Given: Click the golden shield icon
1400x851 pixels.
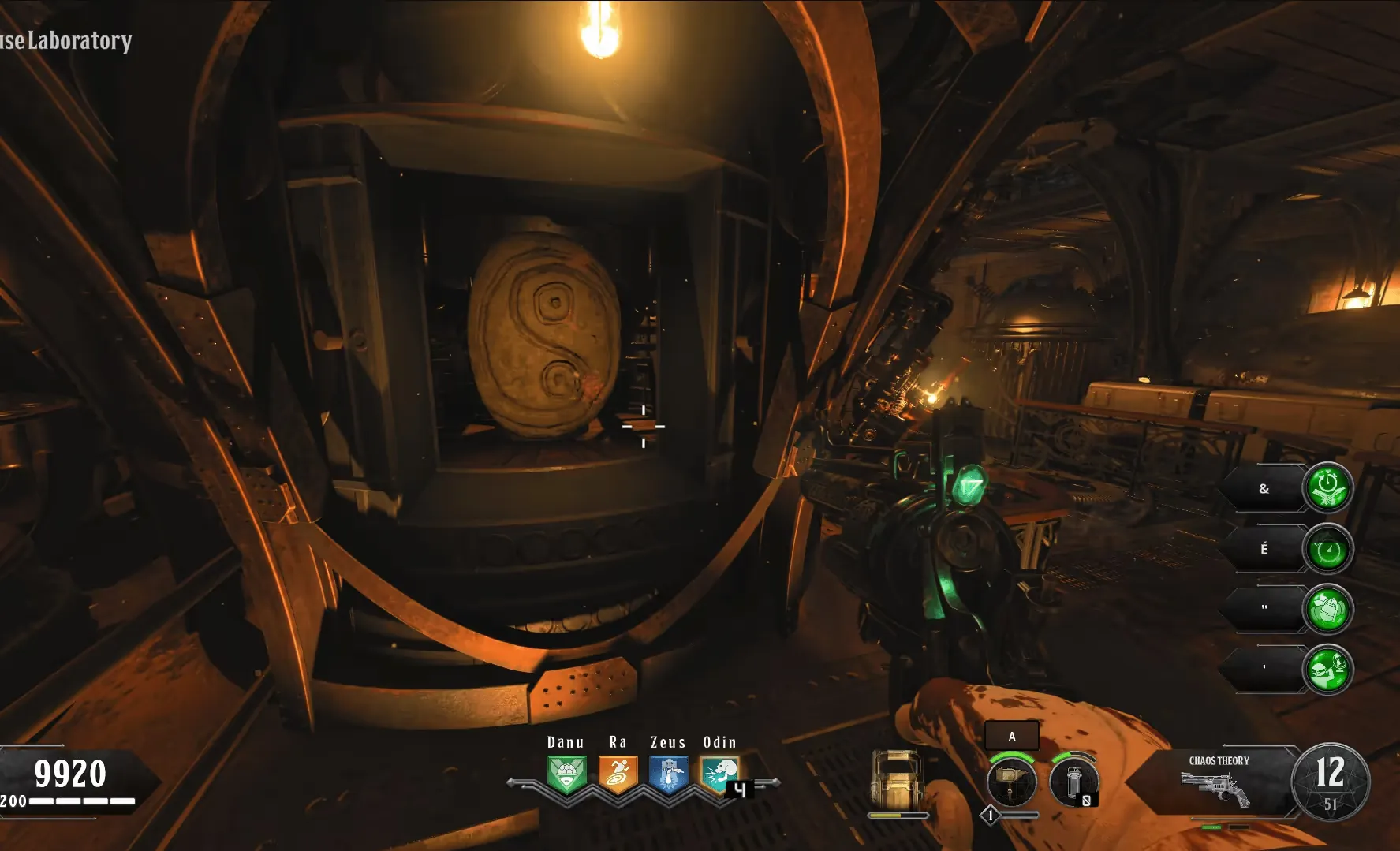Looking at the screenshot, I should [895, 779].
